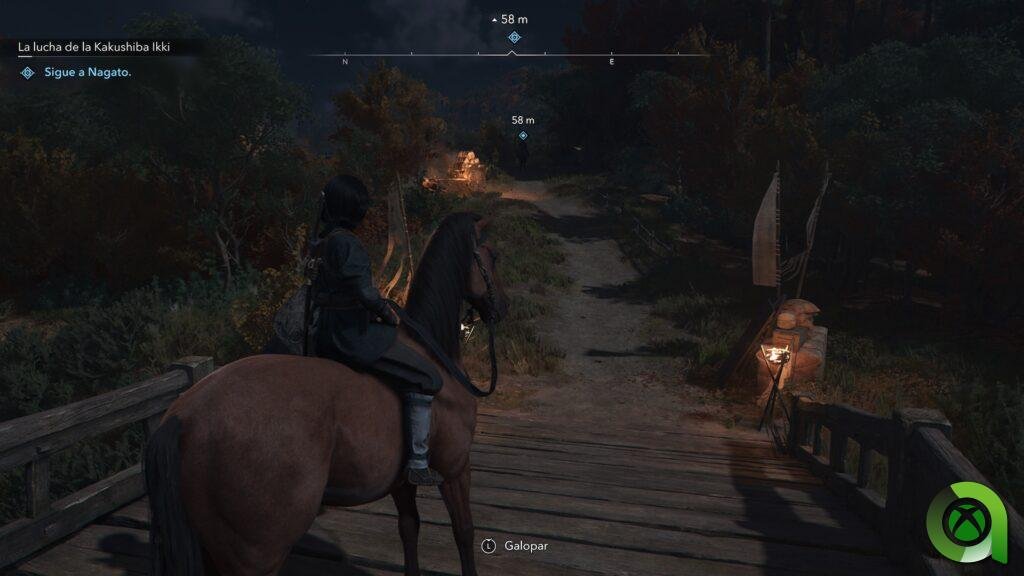Open the La lucha de la Kakushiba Ikki quest title
Screen dimensions: 1024x576
95,46
